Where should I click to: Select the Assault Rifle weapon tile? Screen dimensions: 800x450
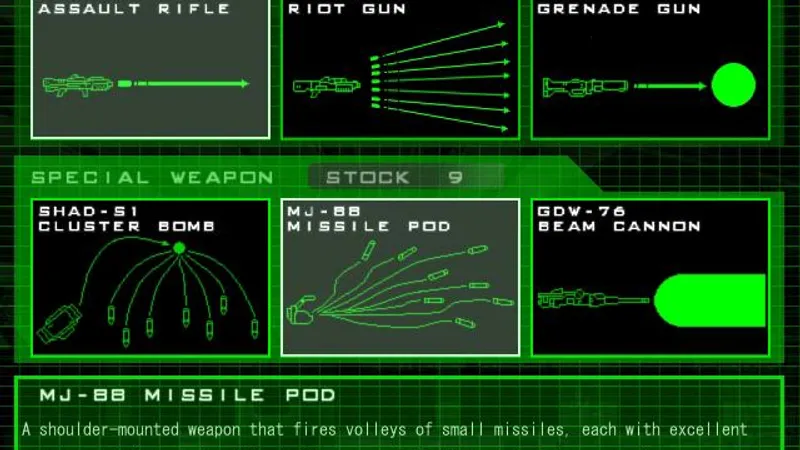tap(151, 70)
